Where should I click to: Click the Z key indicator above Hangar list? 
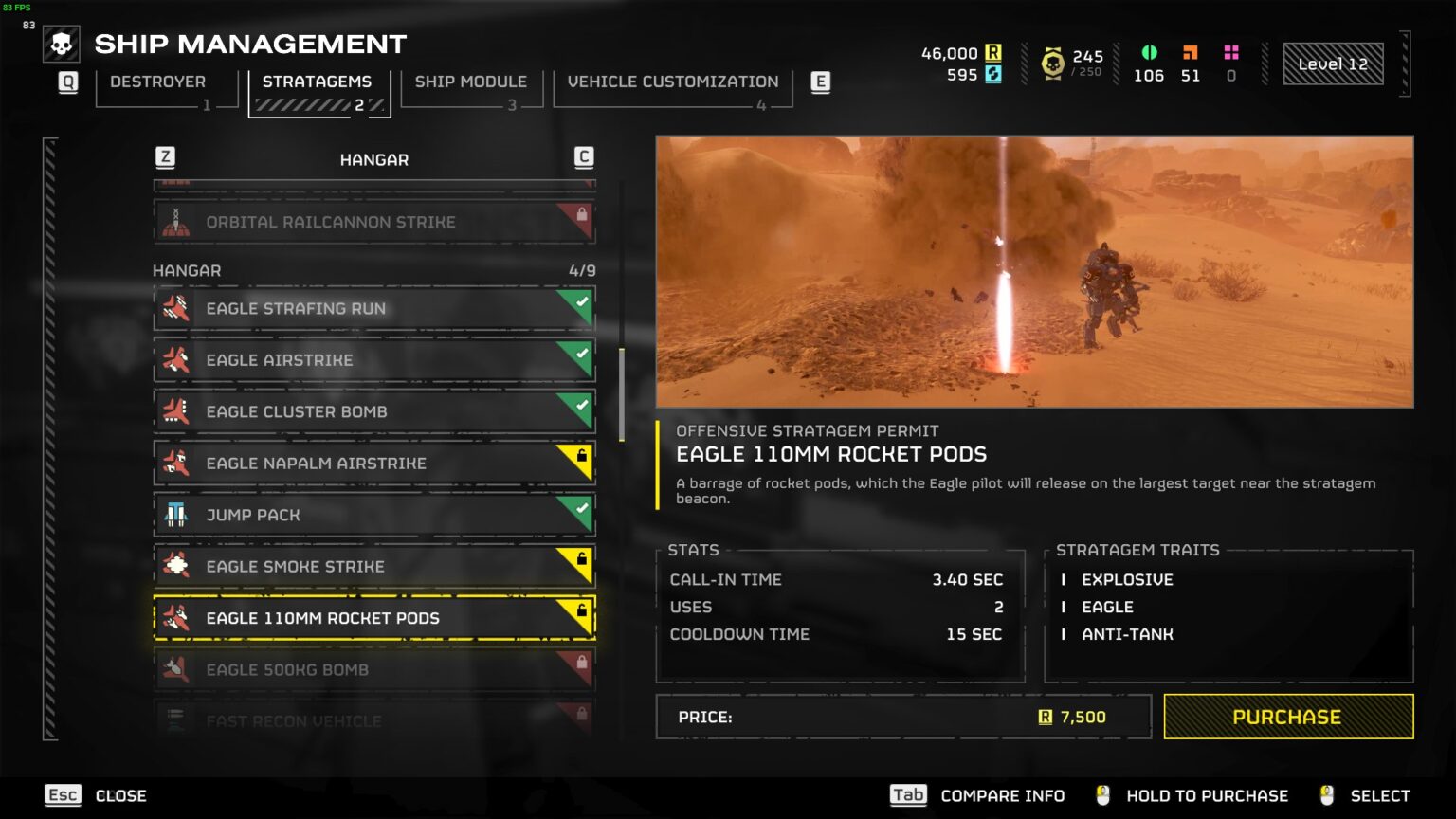[165, 157]
